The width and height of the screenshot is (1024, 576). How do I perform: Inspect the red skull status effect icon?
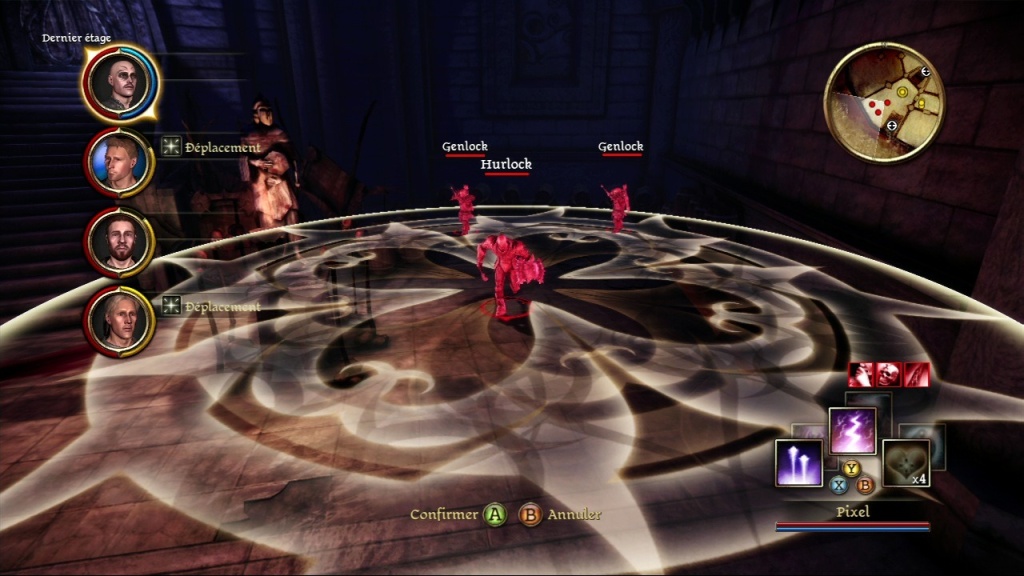[888, 374]
